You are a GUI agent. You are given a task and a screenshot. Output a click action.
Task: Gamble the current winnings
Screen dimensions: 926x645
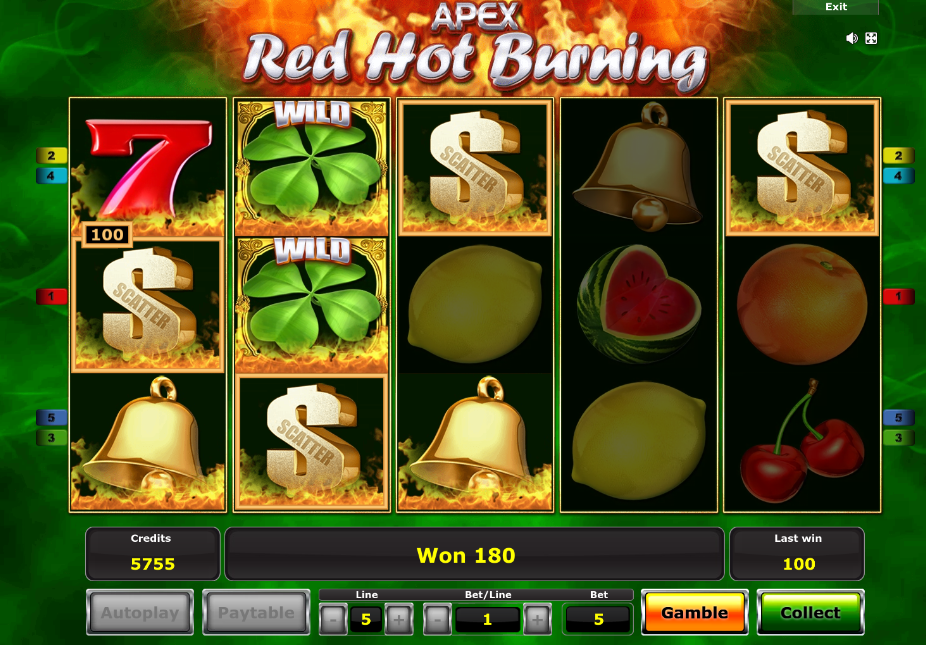tap(694, 613)
